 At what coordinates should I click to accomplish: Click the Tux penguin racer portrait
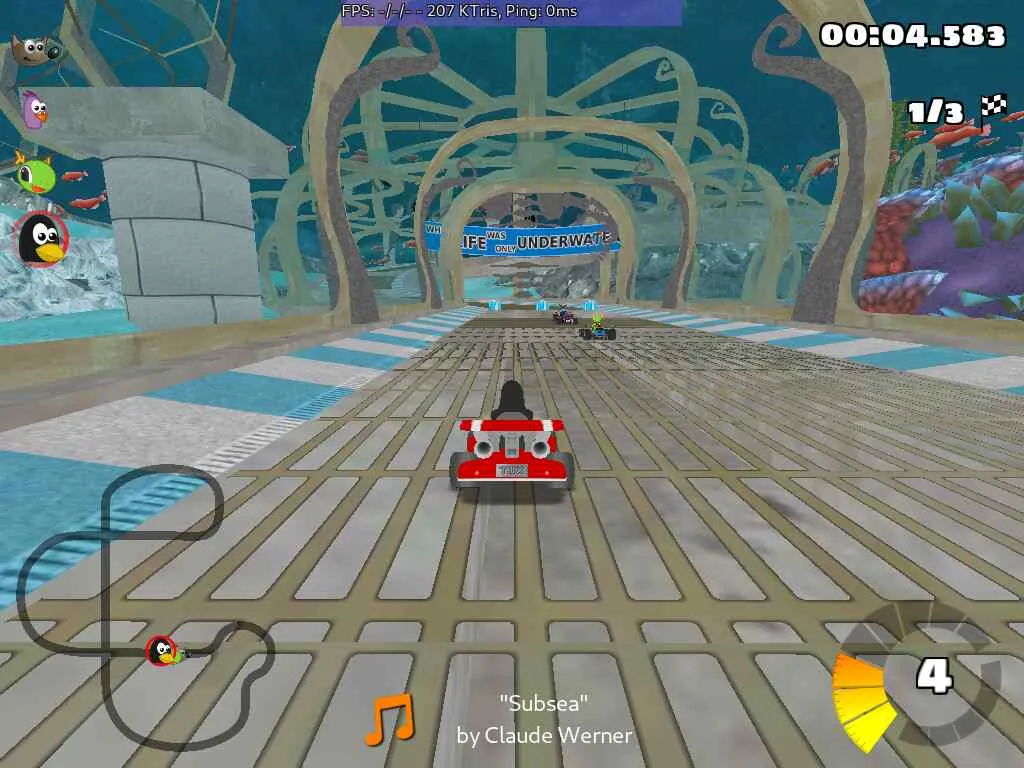point(41,239)
